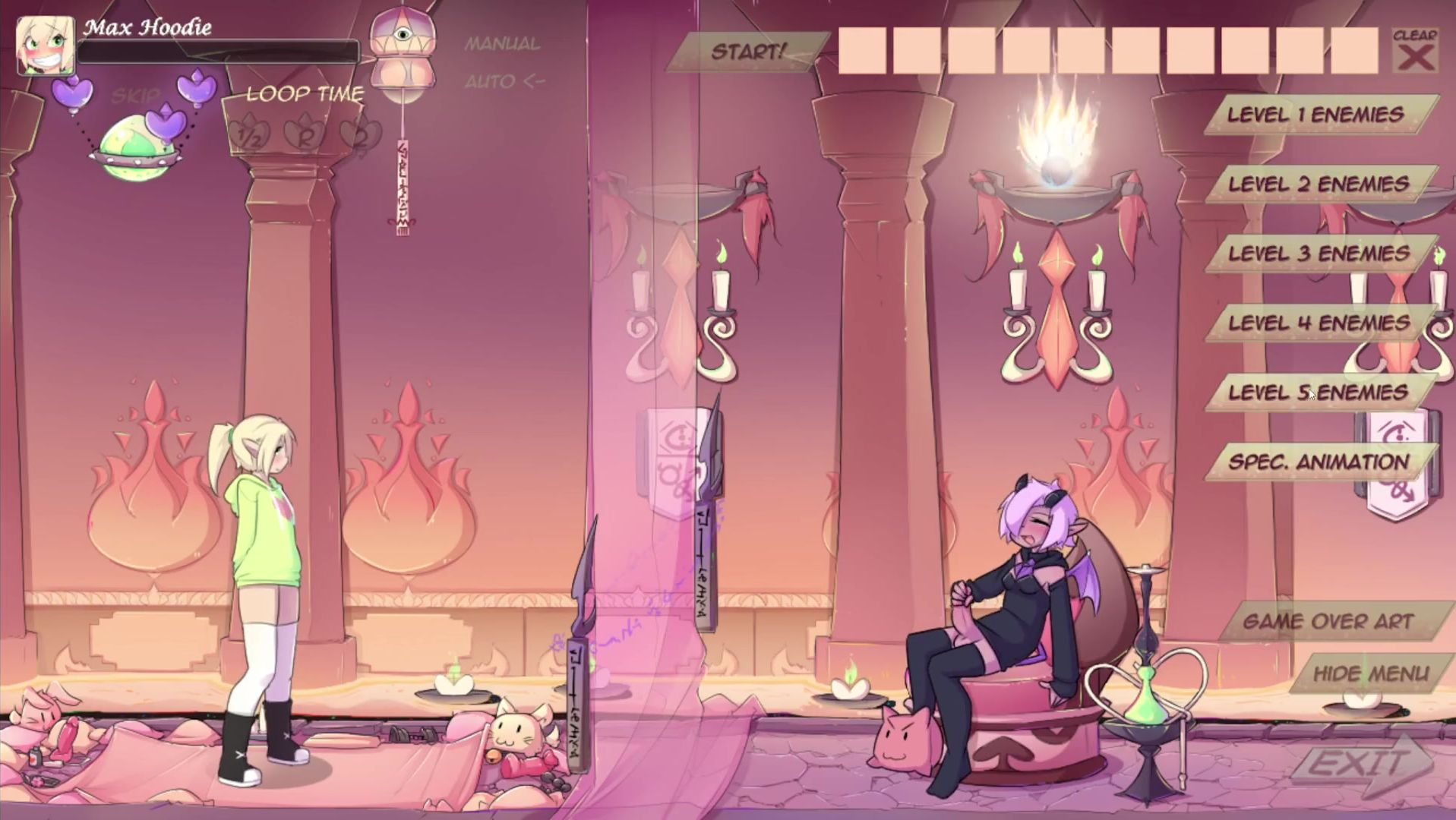Clear the queue with the X button
The height and width of the screenshot is (820, 1456).
[x=1415, y=52]
